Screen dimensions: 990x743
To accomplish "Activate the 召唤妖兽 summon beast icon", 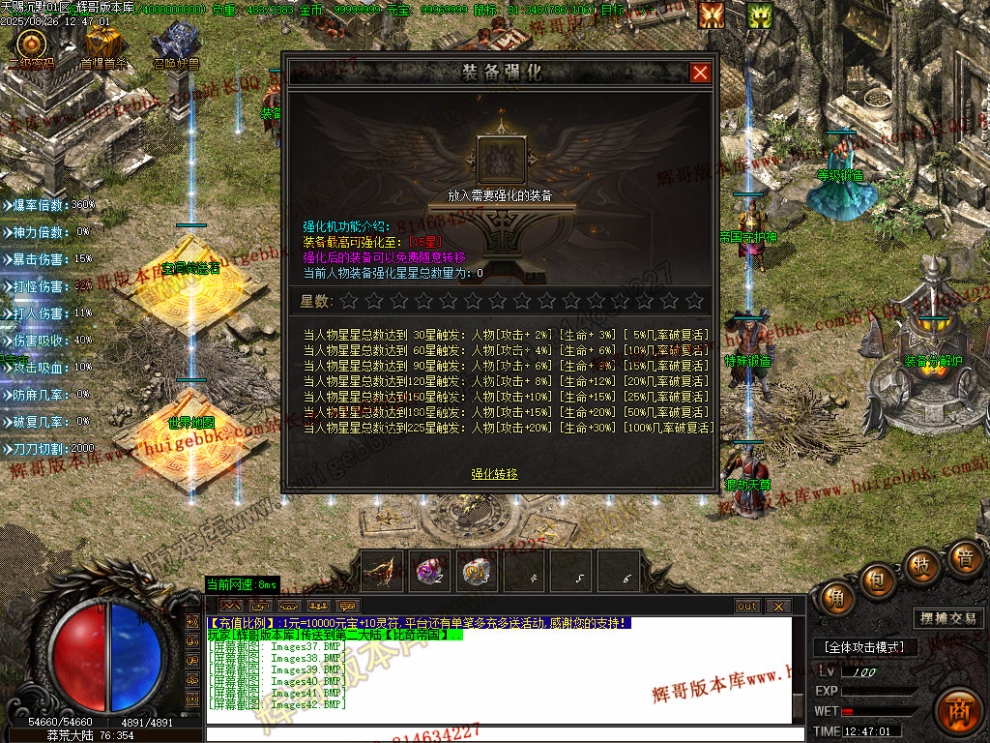I will click(x=175, y=45).
